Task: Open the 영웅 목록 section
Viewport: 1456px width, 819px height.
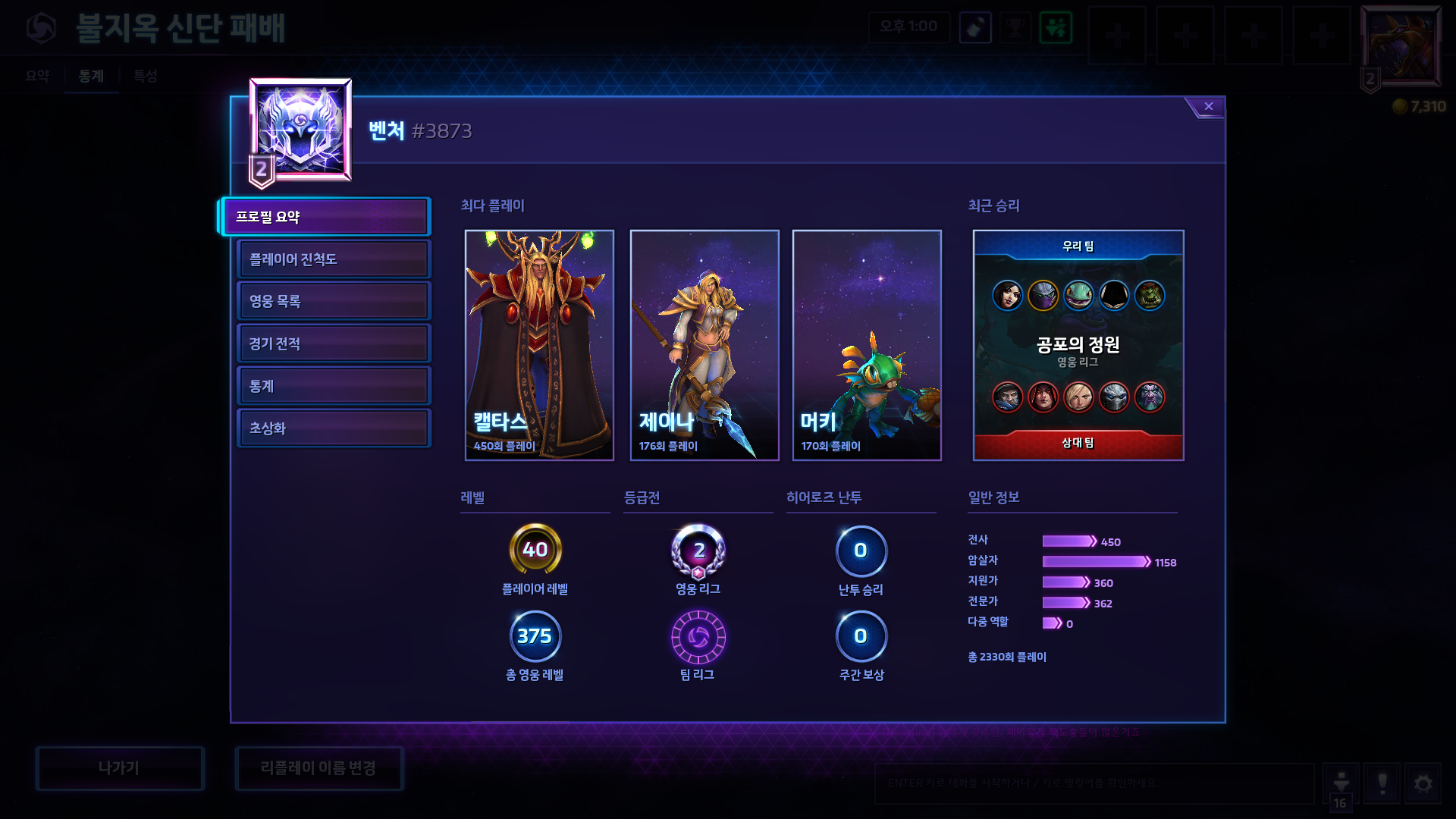Action: pos(333,301)
